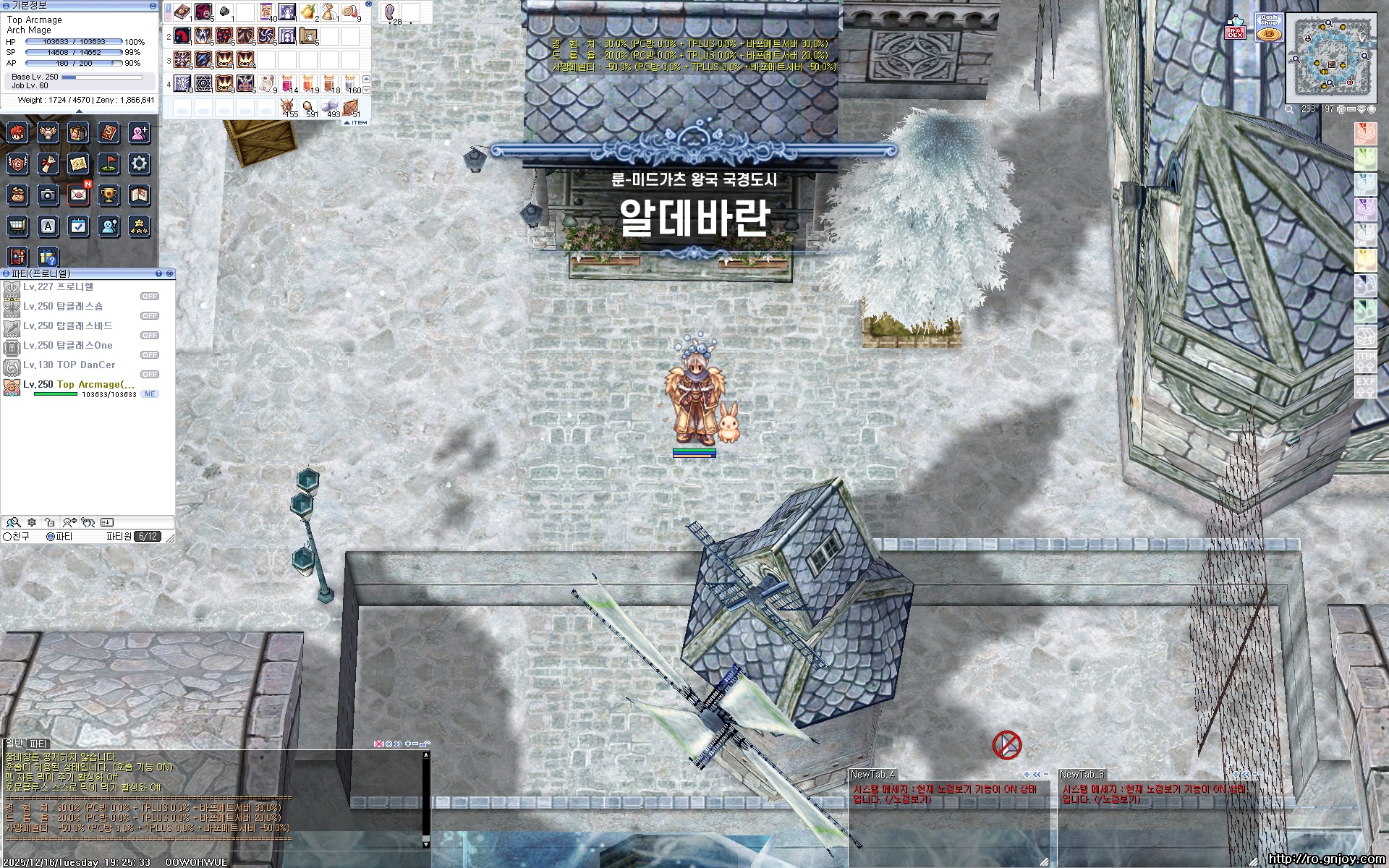Toggle OFF switch for Lv.130 TOP DanCer
Image resolution: width=1389 pixels, height=868 pixels.
pyautogui.click(x=150, y=374)
